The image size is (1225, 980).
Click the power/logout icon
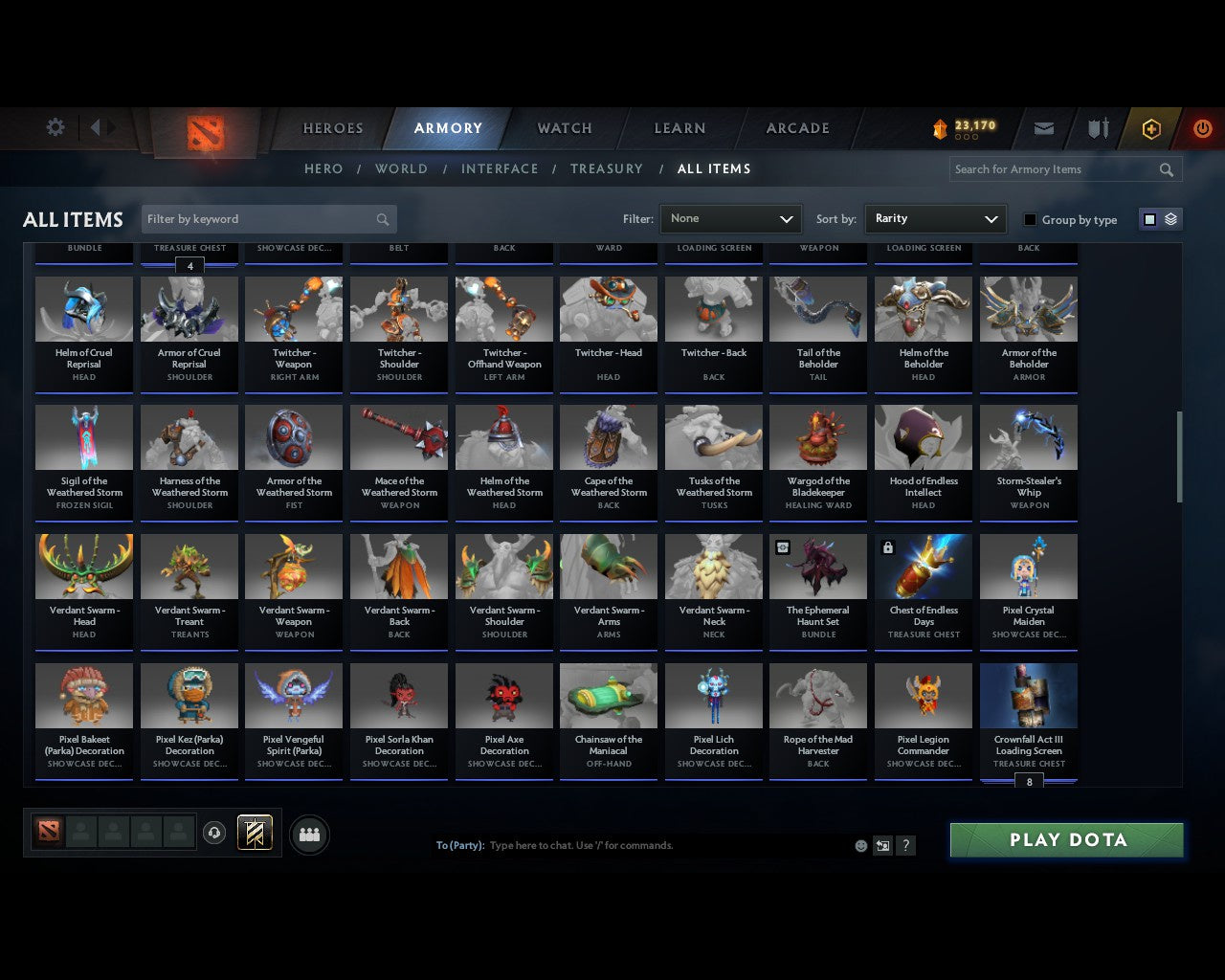(x=1202, y=127)
